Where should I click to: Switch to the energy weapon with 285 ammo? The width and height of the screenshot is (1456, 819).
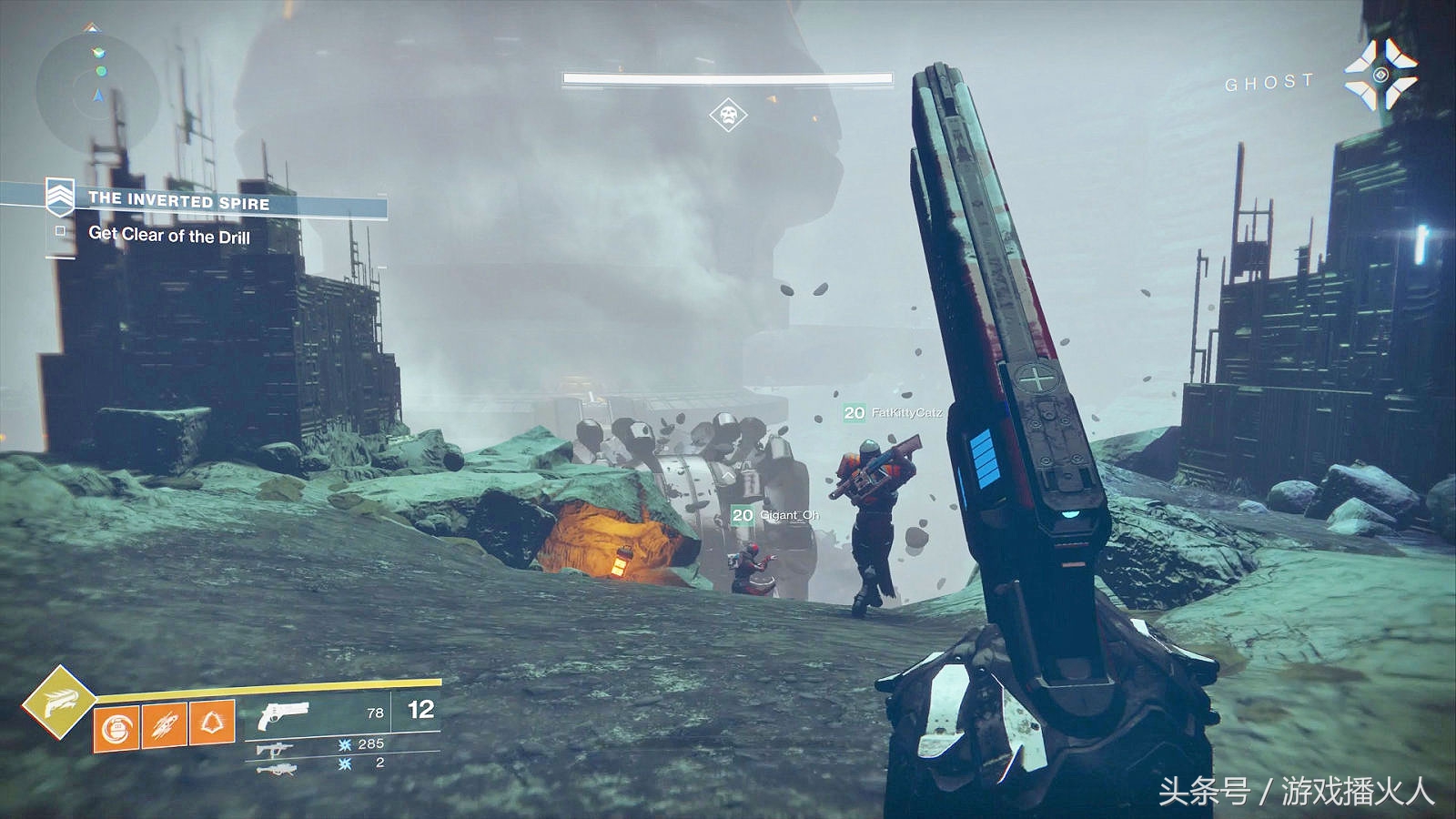(x=274, y=749)
